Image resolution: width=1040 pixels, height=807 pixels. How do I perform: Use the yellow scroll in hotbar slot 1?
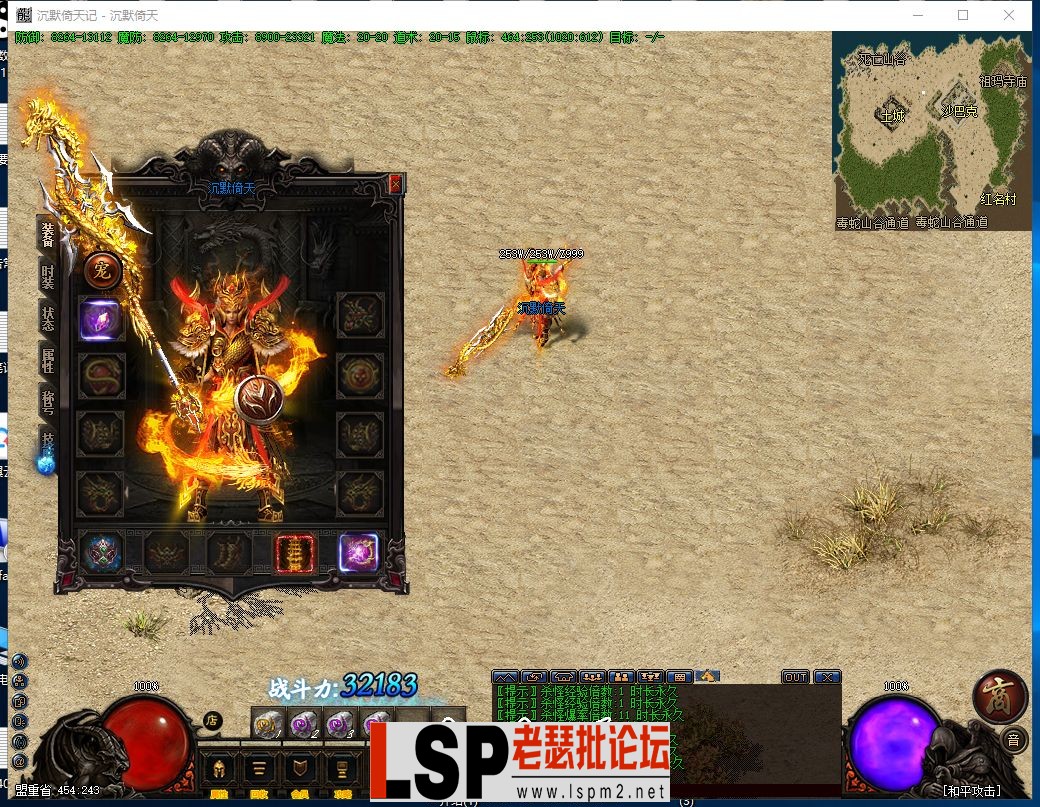pos(268,724)
